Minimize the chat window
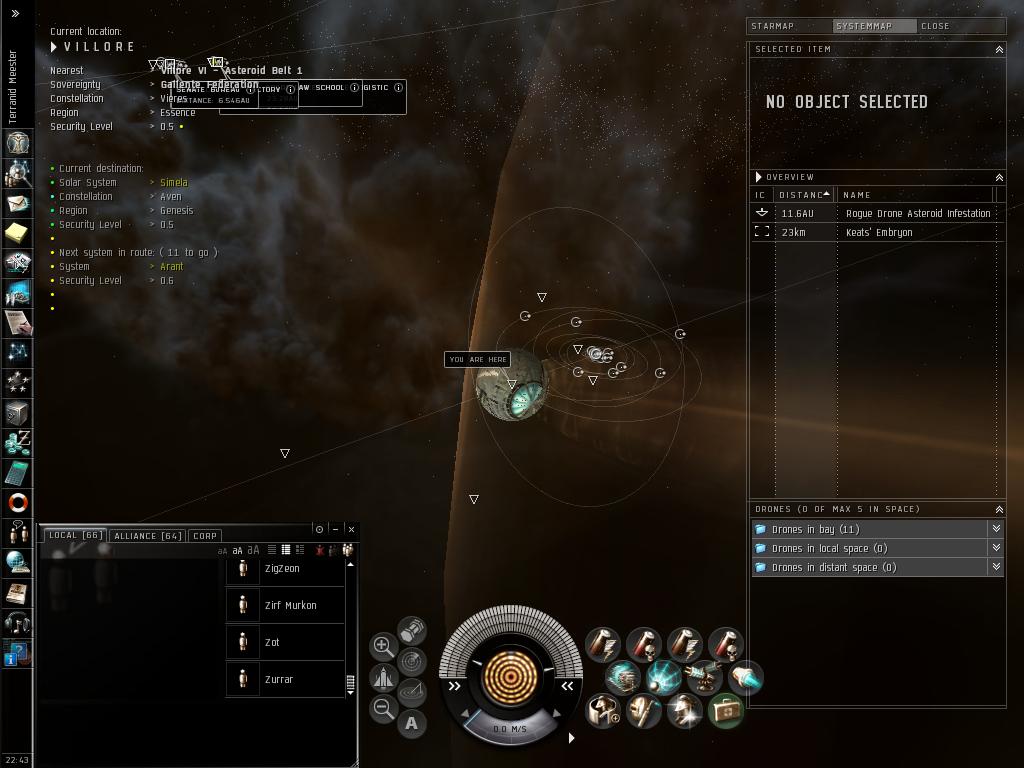The width and height of the screenshot is (1024, 768). [x=335, y=529]
